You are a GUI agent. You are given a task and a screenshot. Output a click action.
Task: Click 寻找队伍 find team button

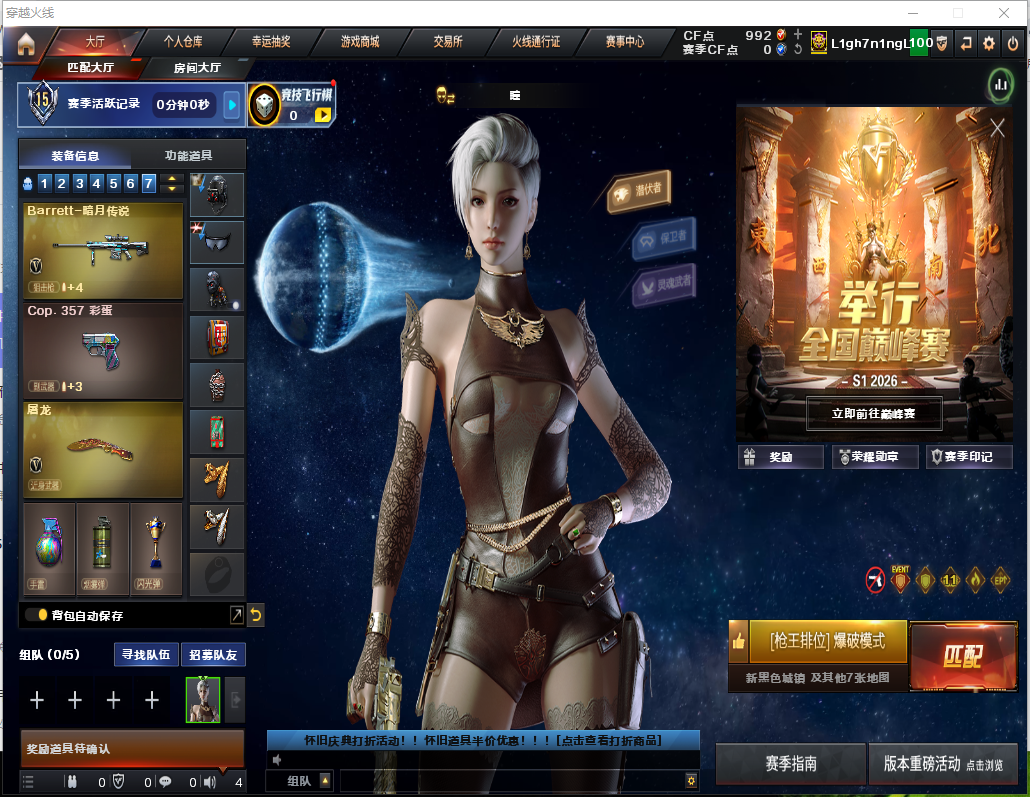[x=146, y=655]
